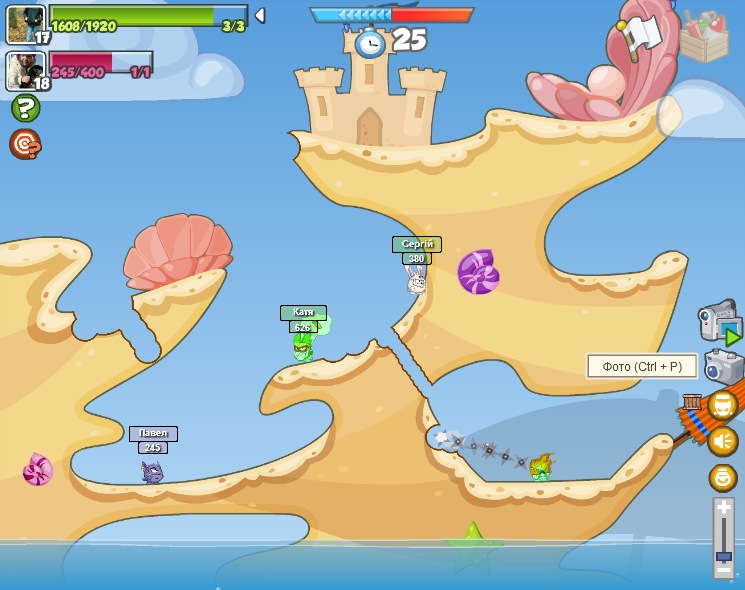The height and width of the screenshot is (590, 745).
Task: Take a screenshot with the photo camera
Action: pyautogui.click(x=722, y=367)
